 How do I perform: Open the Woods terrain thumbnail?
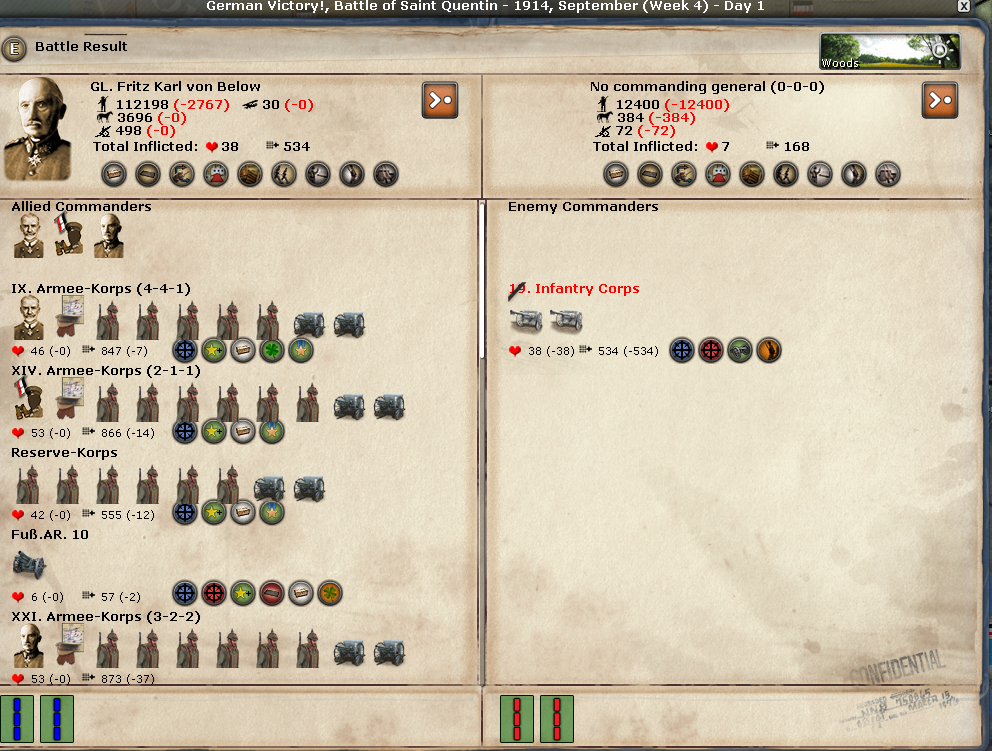click(889, 52)
